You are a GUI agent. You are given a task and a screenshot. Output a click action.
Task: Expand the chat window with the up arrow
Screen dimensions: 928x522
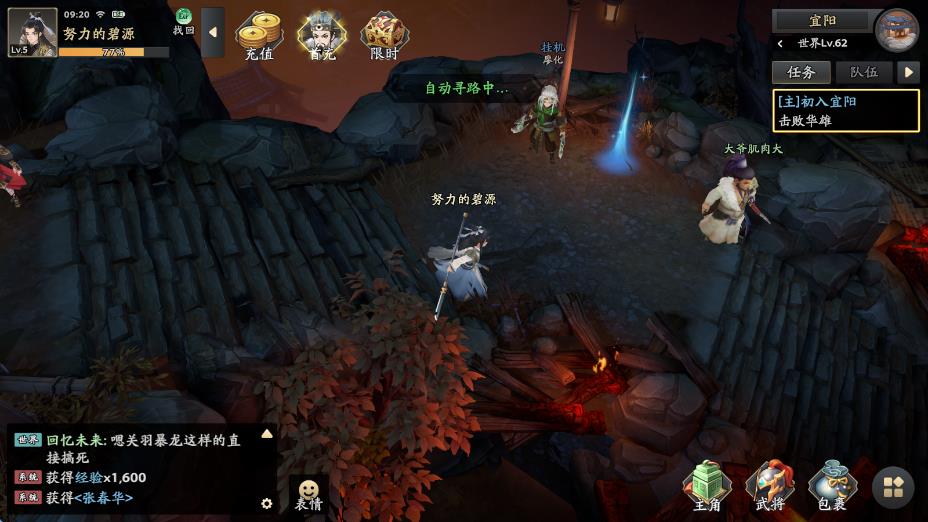[x=267, y=434]
